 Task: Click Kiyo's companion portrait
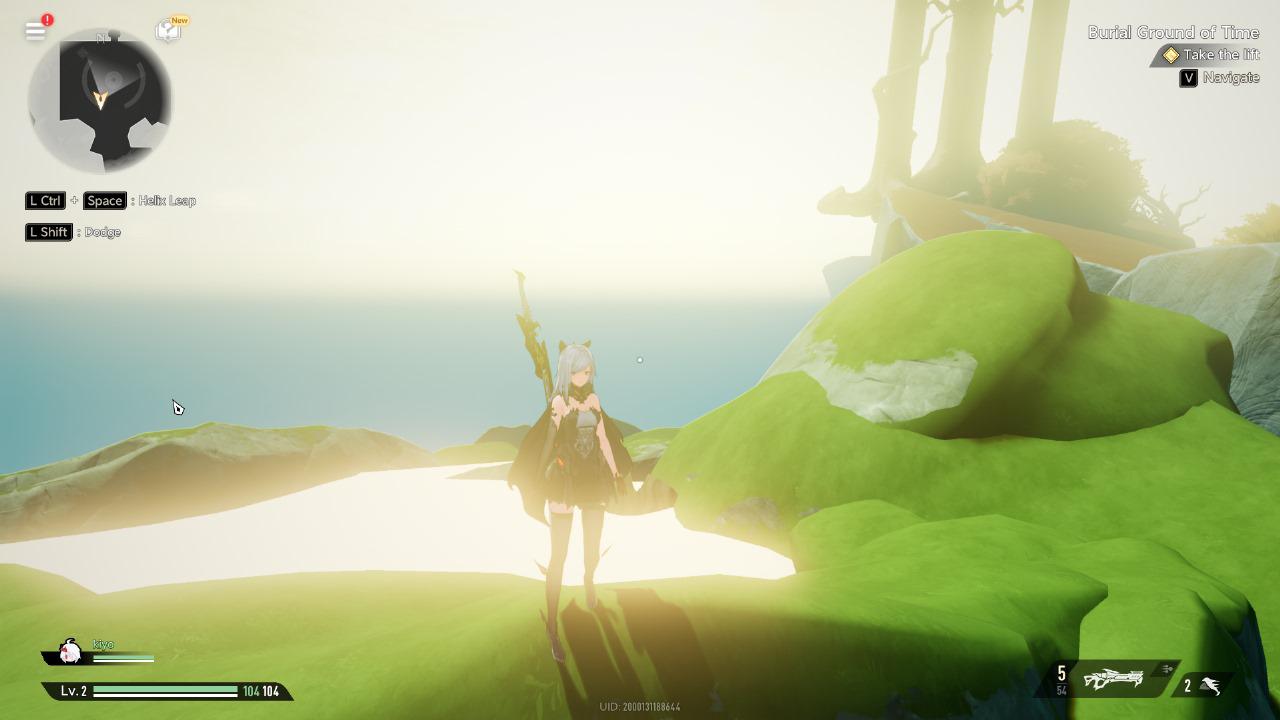click(x=70, y=652)
